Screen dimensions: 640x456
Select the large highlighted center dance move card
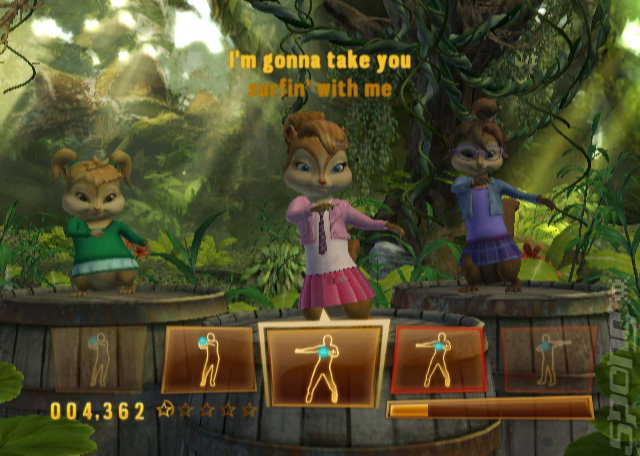[322, 366]
